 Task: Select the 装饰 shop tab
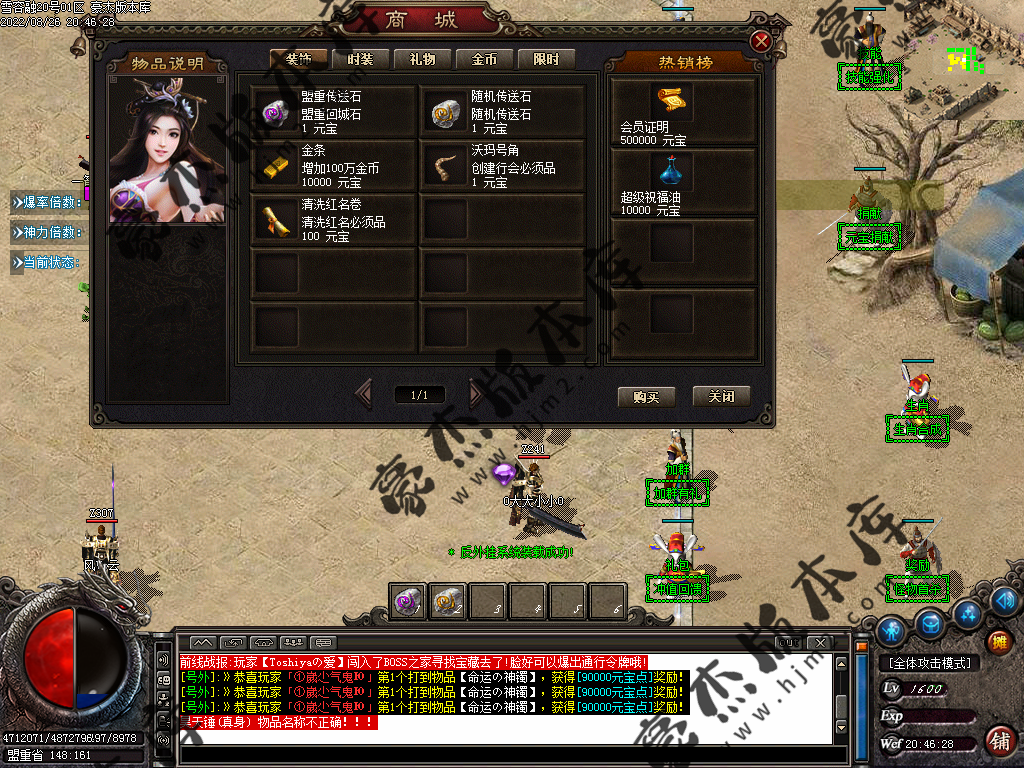tap(298, 60)
